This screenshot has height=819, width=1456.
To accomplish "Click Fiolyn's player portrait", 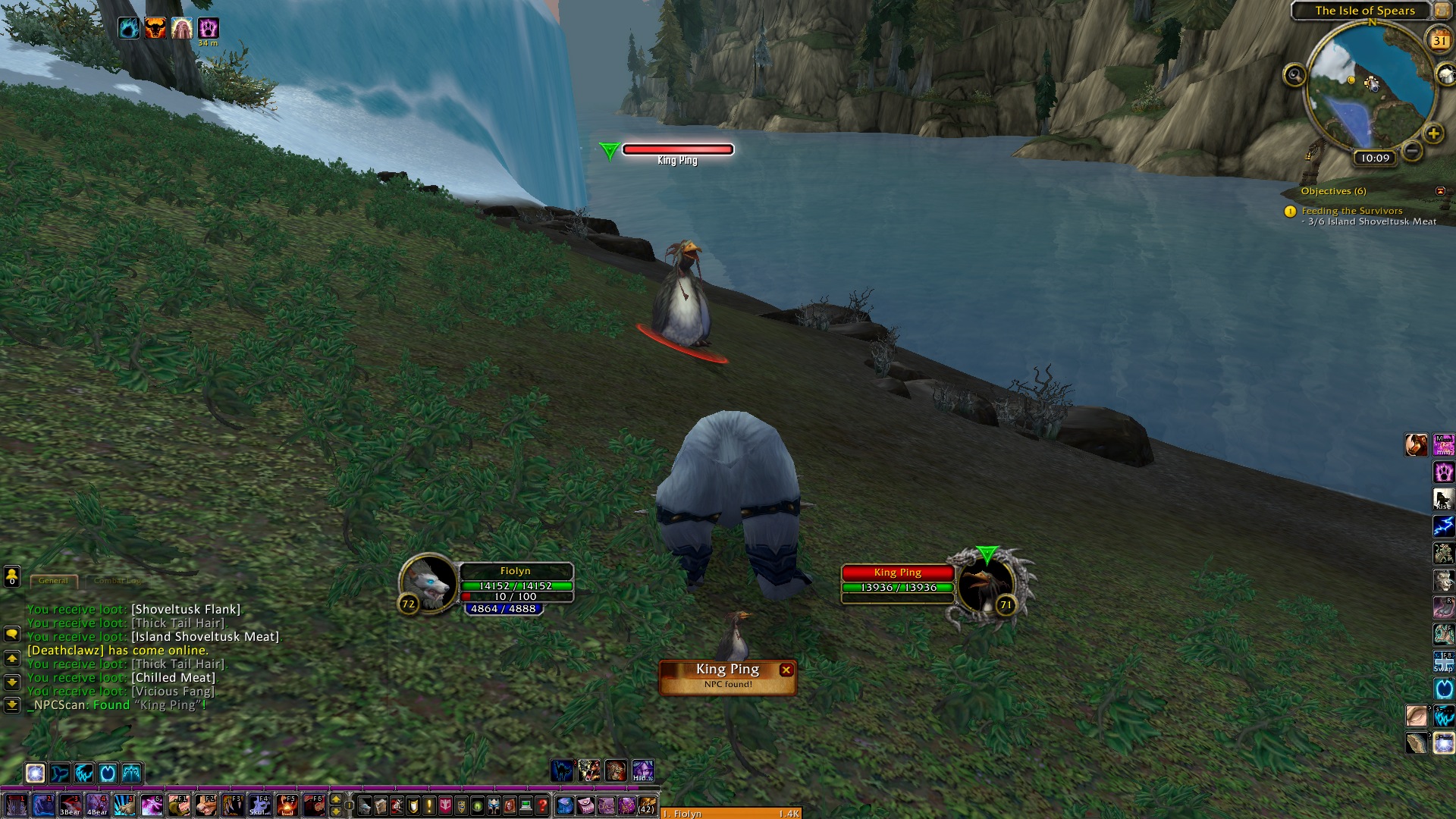I will (429, 582).
